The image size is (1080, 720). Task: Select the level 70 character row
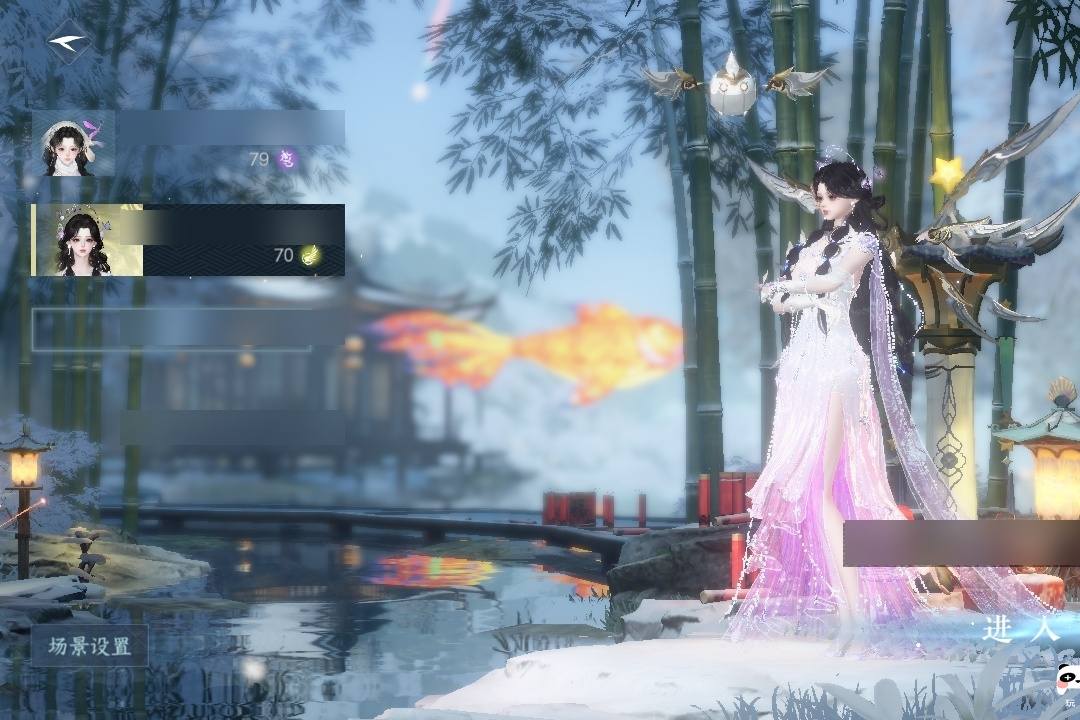(x=188, y=240)
